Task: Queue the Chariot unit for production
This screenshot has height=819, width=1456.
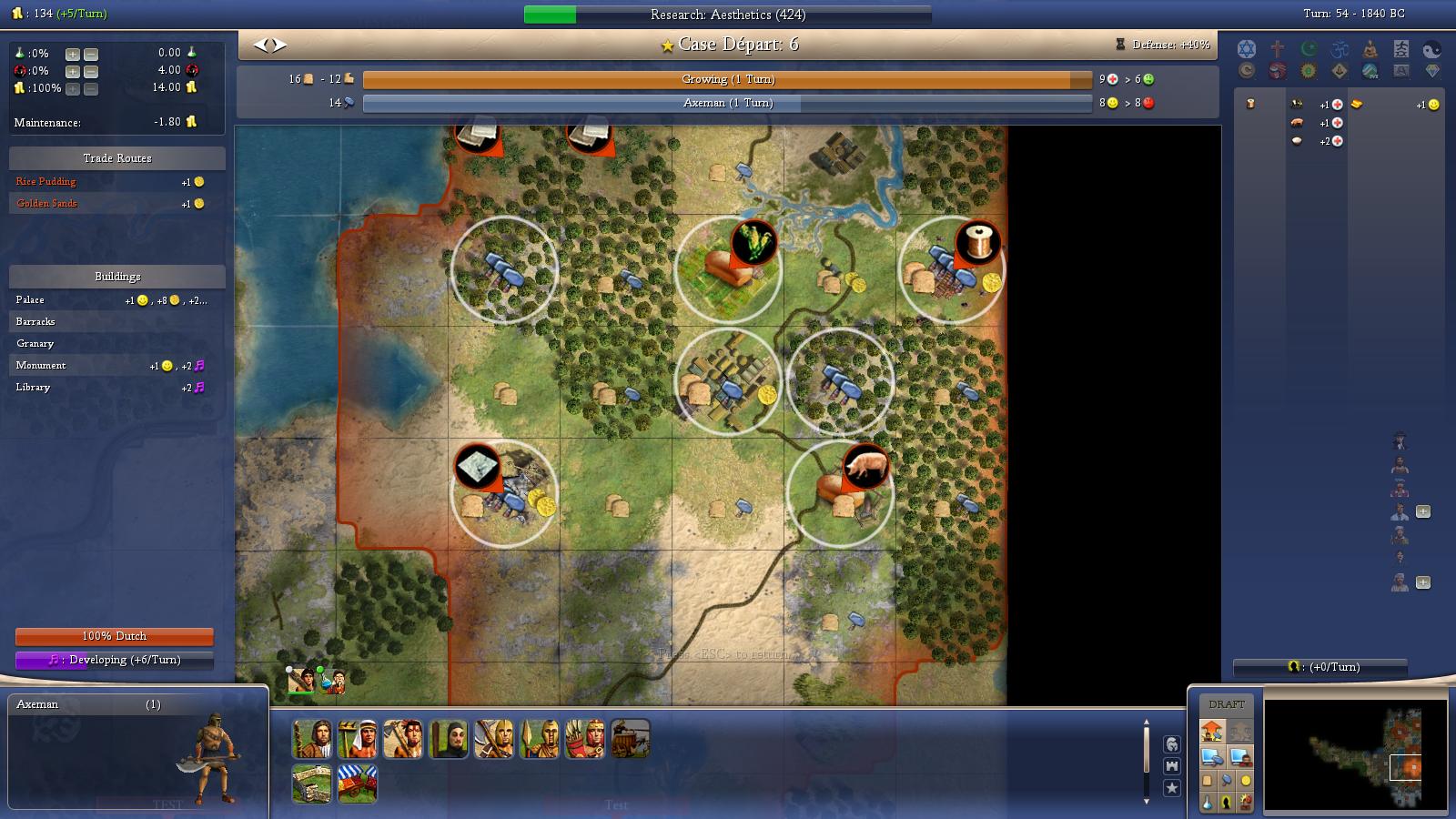Action: point(630,739)
